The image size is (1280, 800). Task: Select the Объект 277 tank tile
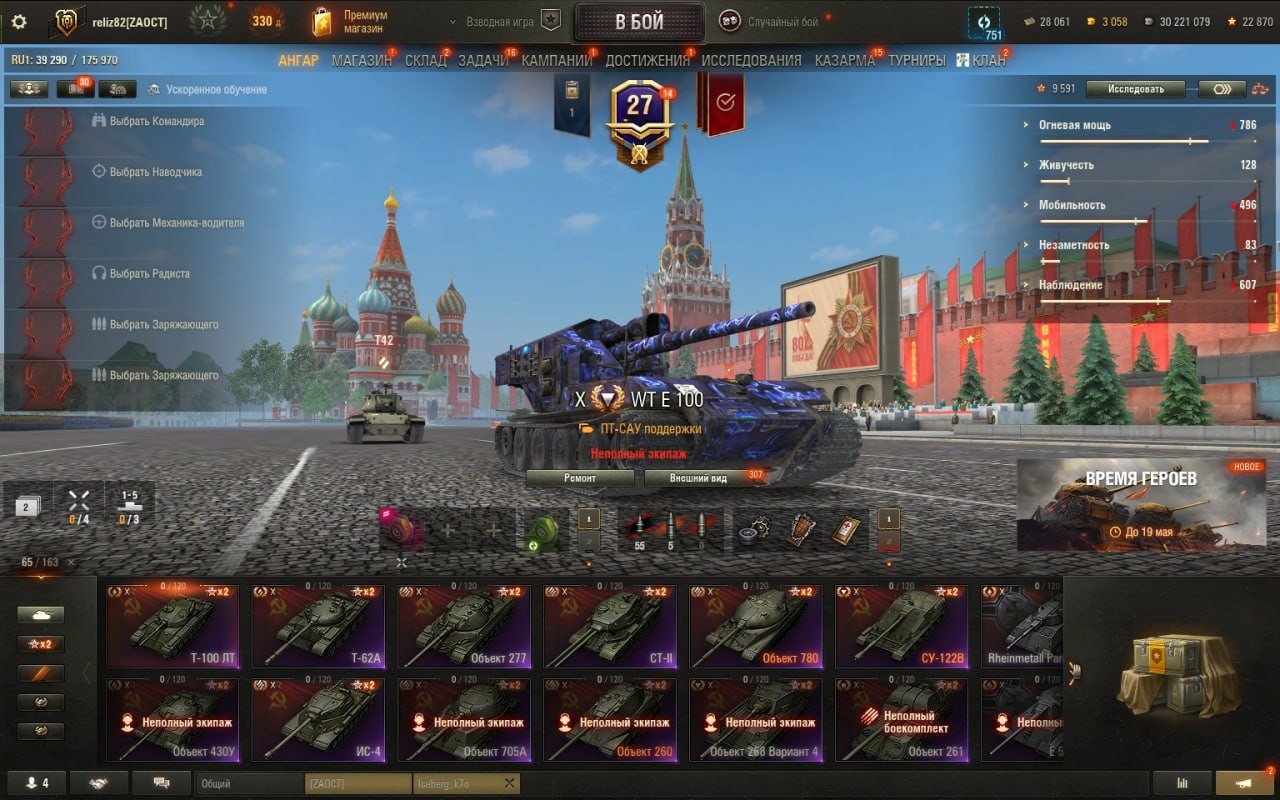pos(464,627)
